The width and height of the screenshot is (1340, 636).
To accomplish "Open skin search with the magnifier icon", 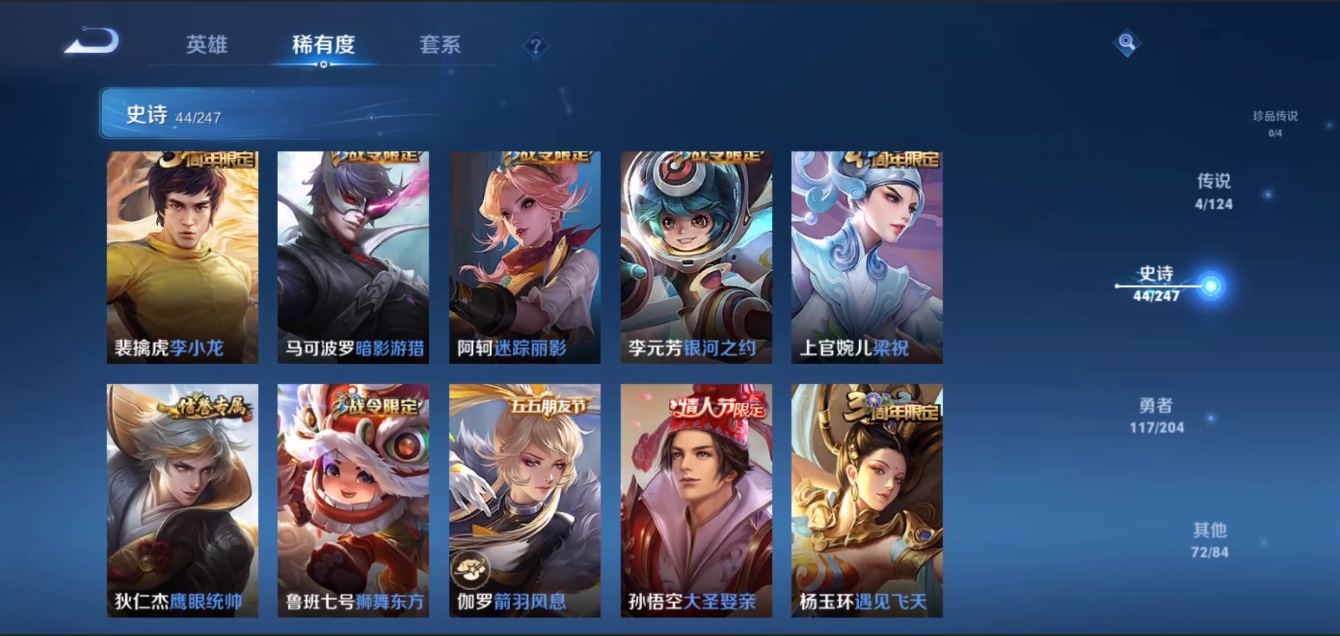I will tap(1127, 42).
